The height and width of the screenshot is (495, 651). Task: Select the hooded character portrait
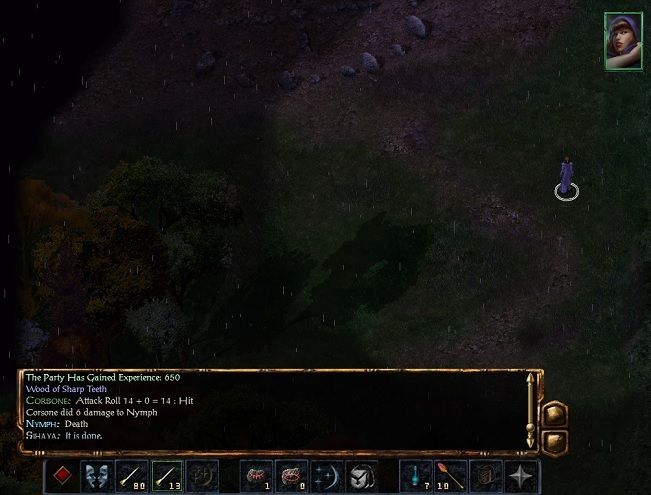pyautogui.click(x=621, y=41)
